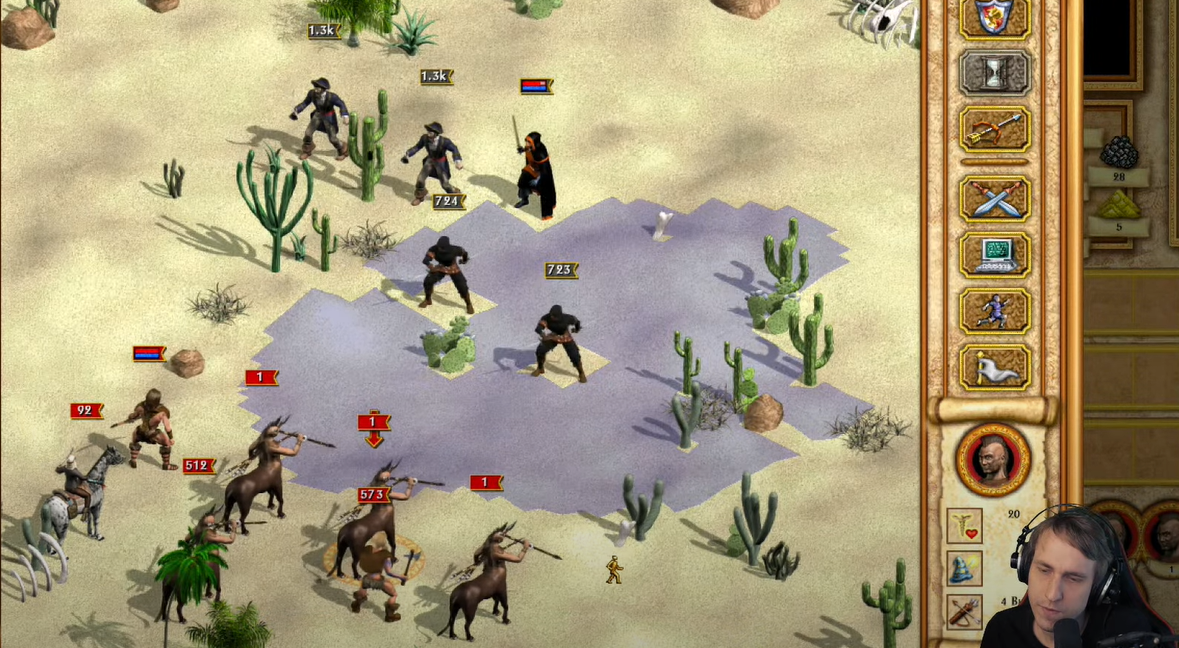1179x648 pixels.
Task: Click the running figure retreat button
Action: [994, 311]
